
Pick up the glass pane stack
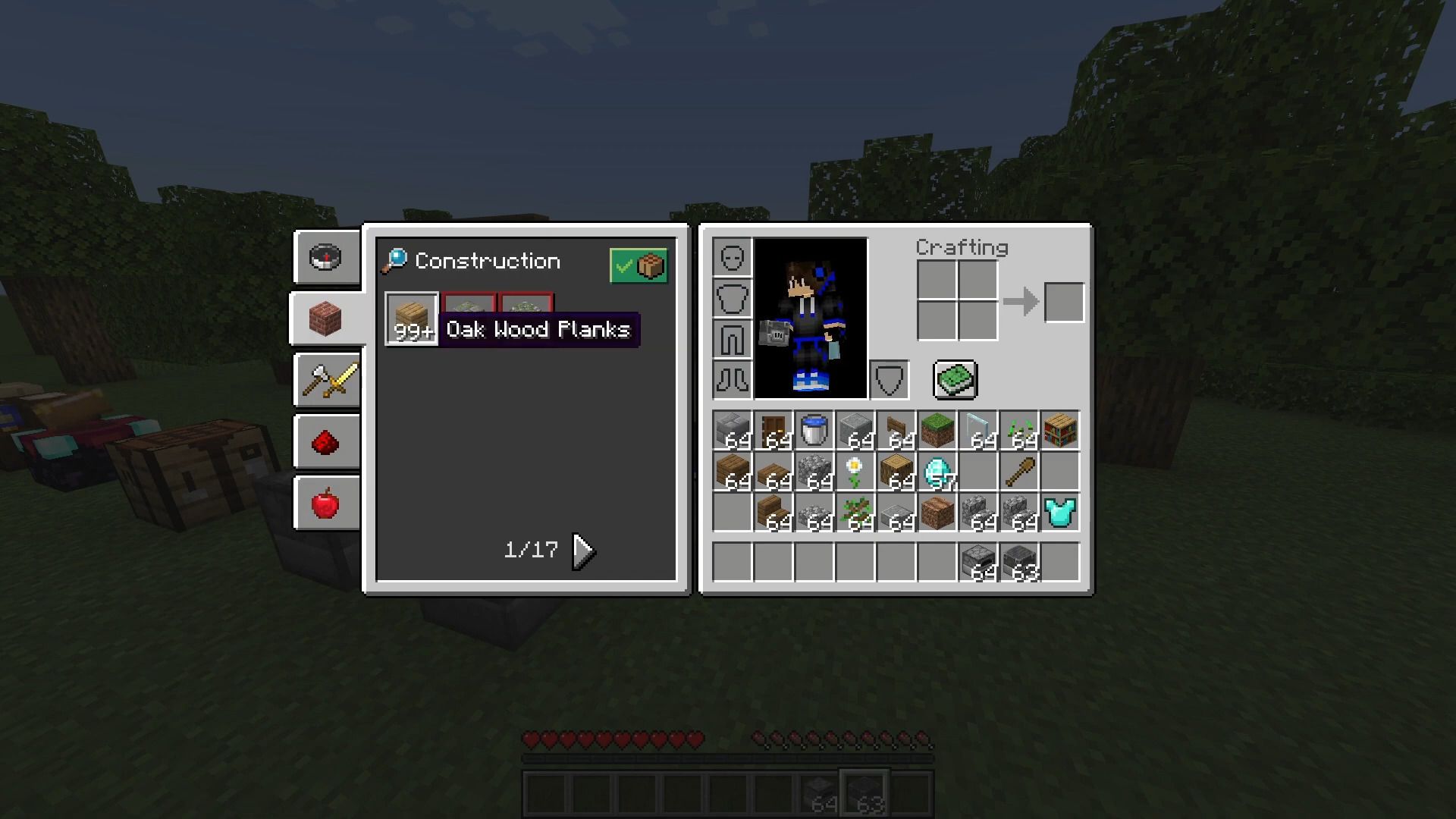977,430
